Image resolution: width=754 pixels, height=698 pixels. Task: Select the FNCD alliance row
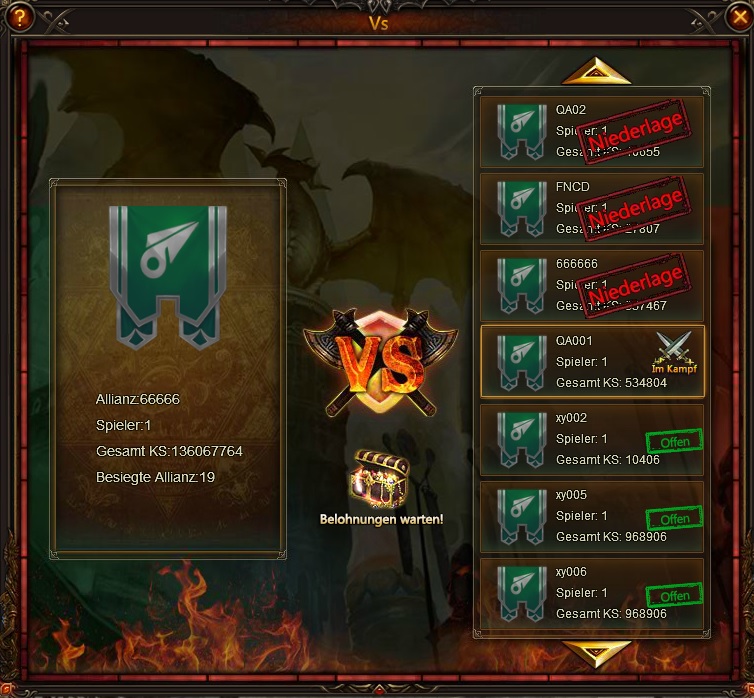[592, 208]
